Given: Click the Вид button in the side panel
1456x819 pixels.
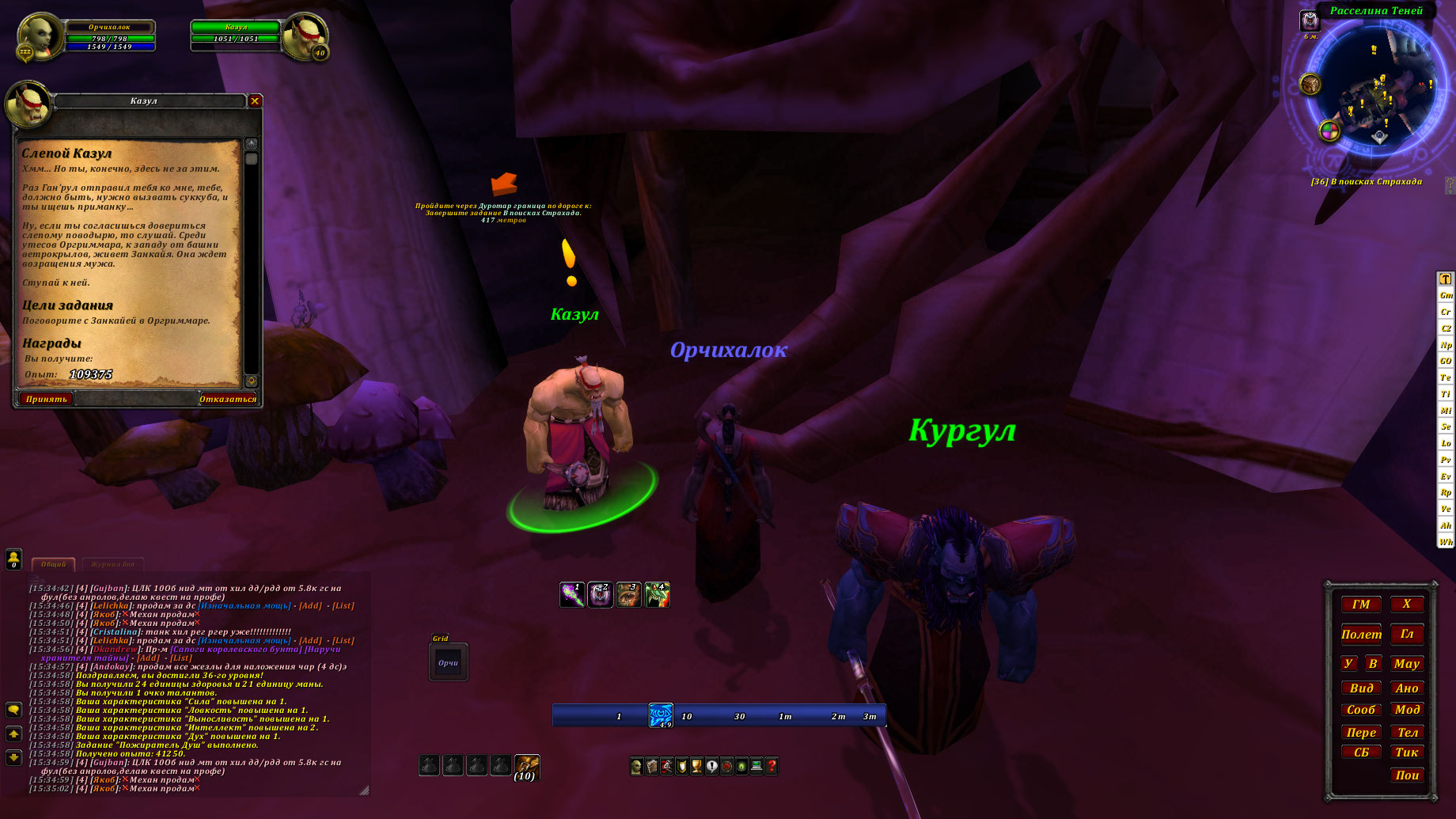Looking at the screenshot, I should click(x=1361, y=688).
